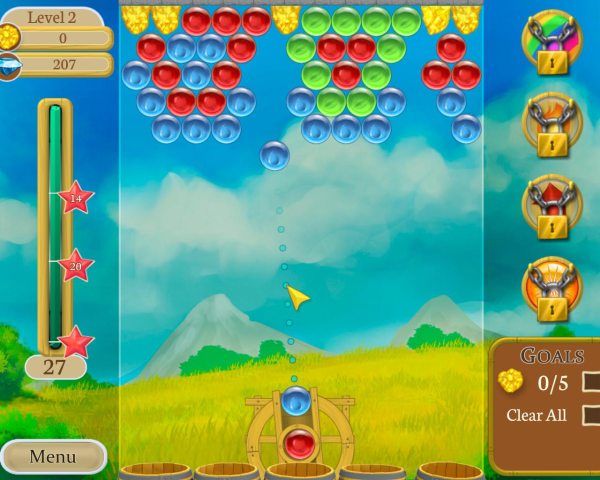Select the locked fireball power-up
Image resolution: width=600 pixels, height=480 pixels.
[552, 126]
